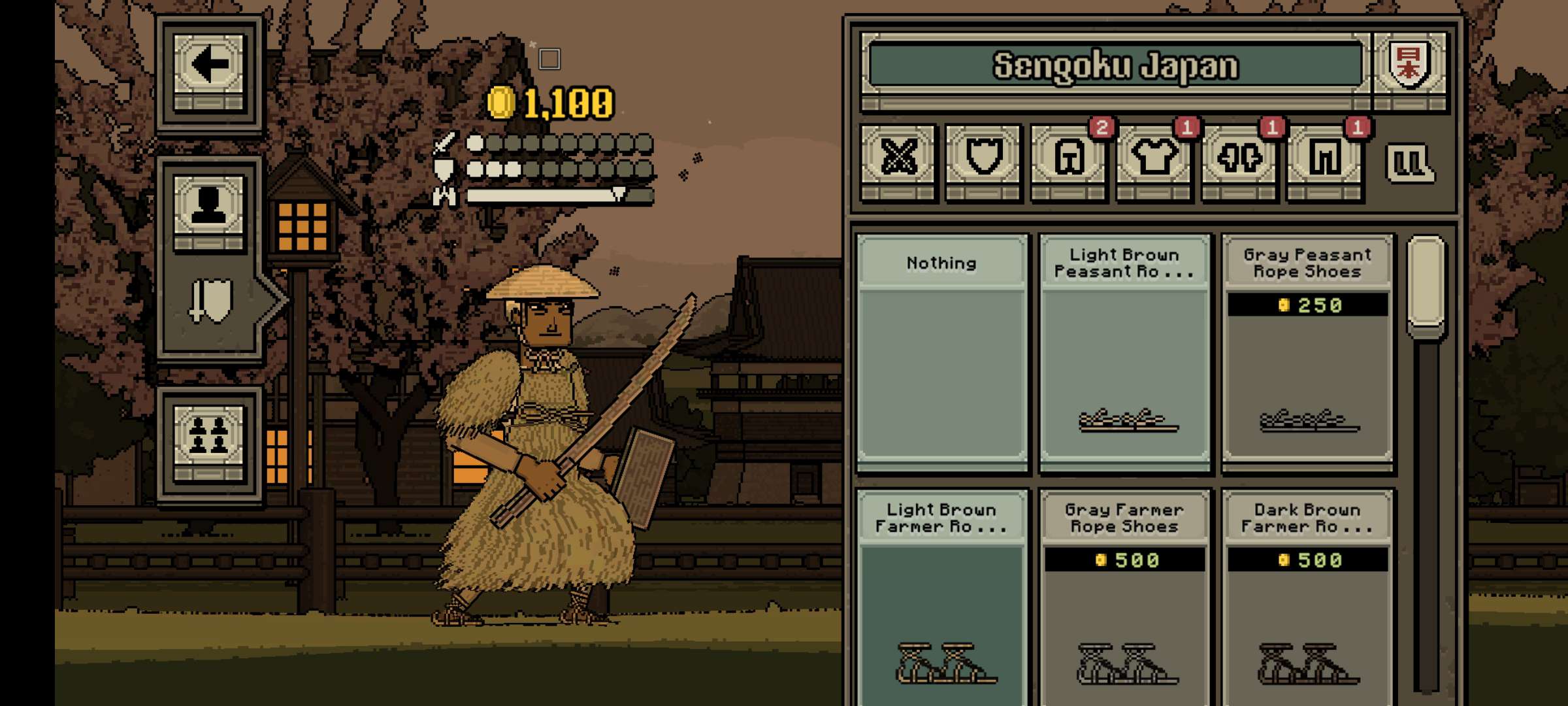Go back with the arrow button

(208, 66)
